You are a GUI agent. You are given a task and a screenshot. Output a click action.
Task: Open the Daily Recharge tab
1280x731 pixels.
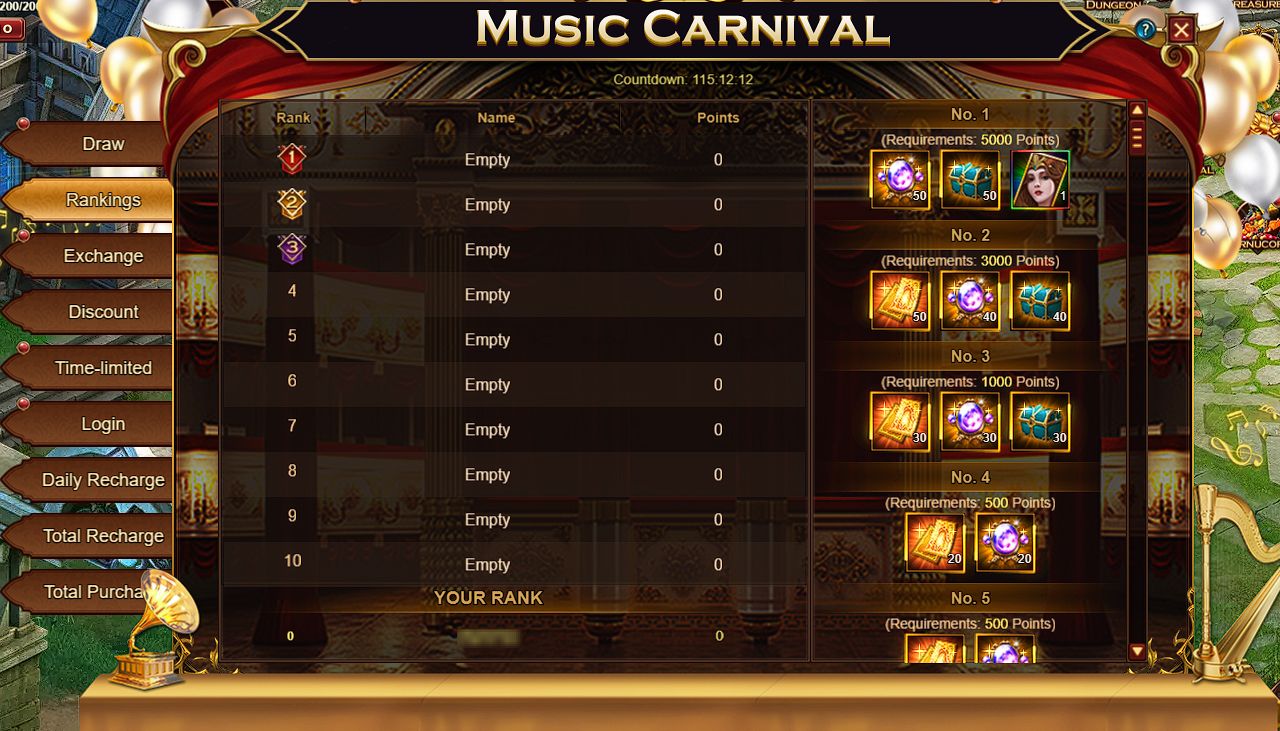103,480
